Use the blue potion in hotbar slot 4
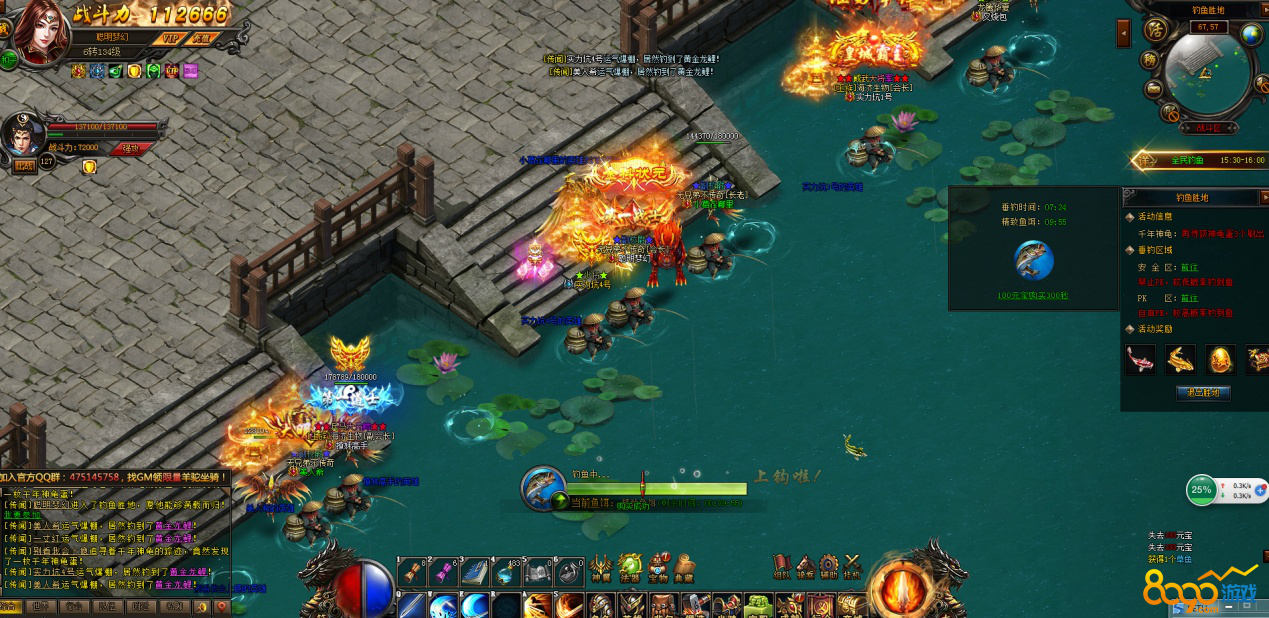1269x618 pixels. pyautogui.click(x=507, y=572)
